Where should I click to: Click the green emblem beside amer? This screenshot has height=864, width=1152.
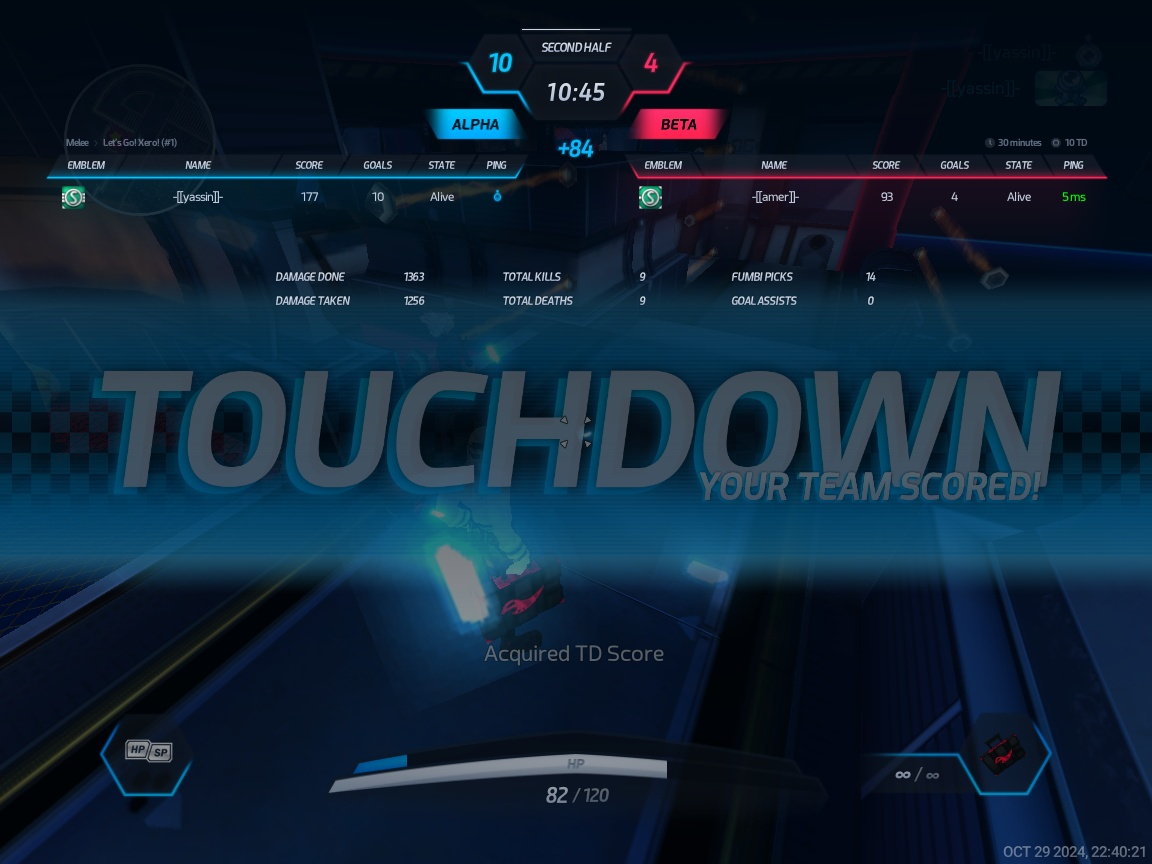pos(650,197)
